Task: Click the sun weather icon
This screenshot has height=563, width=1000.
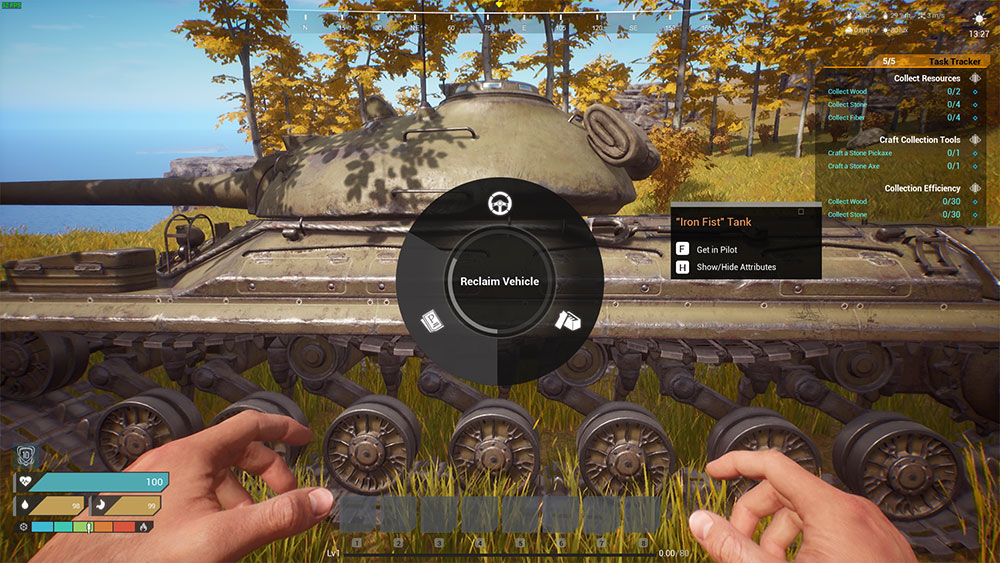Action: pyautogui.click(x=978, y=18)
